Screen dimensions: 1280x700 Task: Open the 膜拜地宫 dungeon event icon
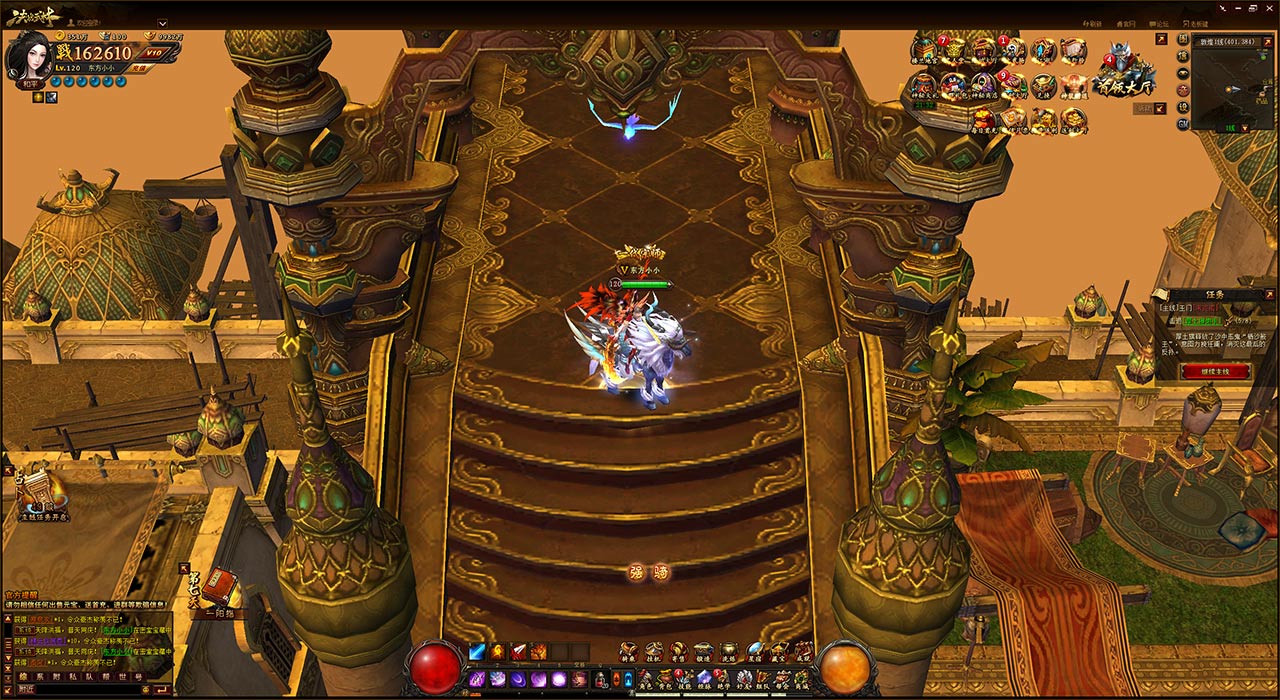(922, 54)
